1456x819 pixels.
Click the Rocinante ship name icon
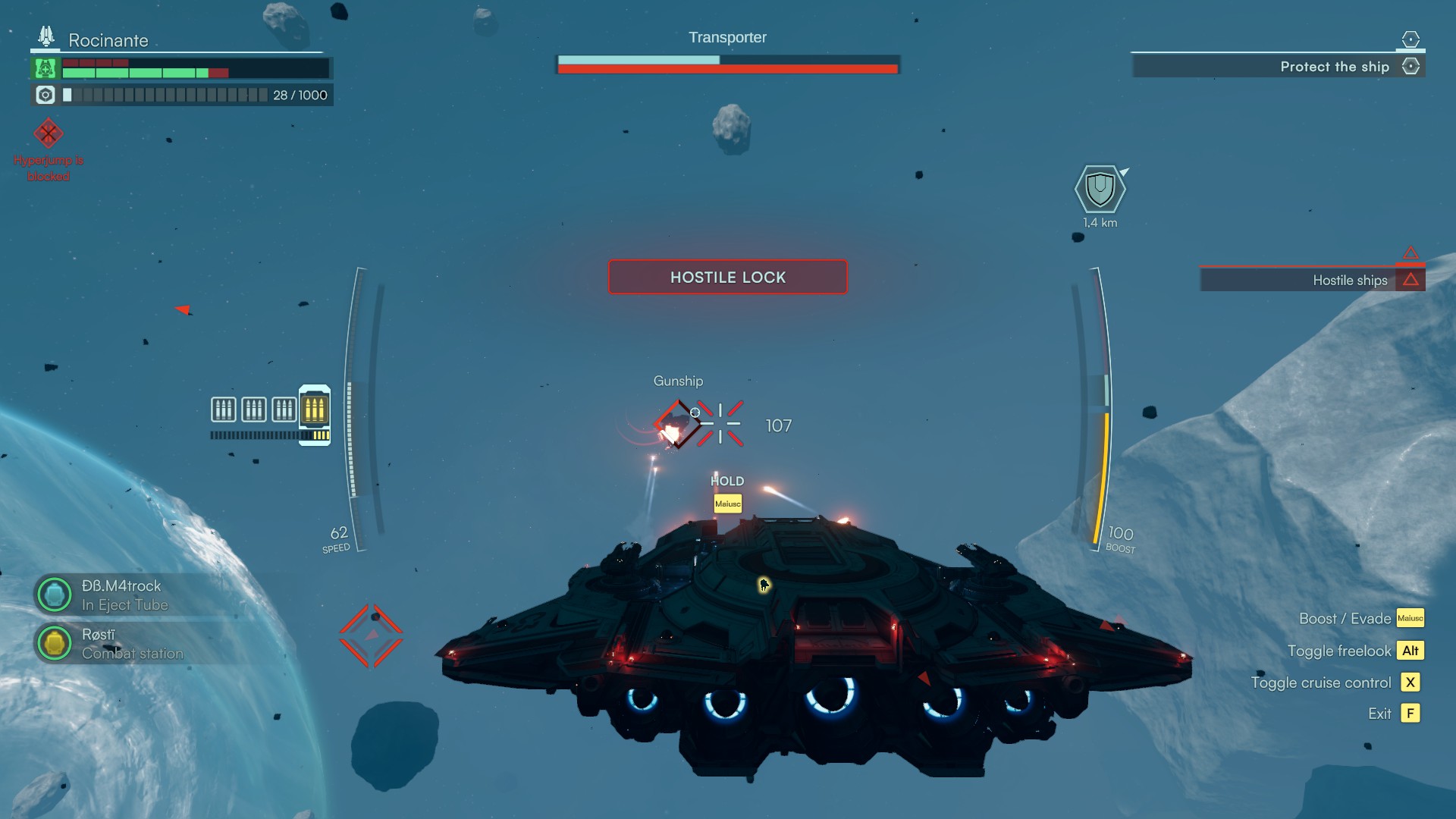[x=46, y=36]
